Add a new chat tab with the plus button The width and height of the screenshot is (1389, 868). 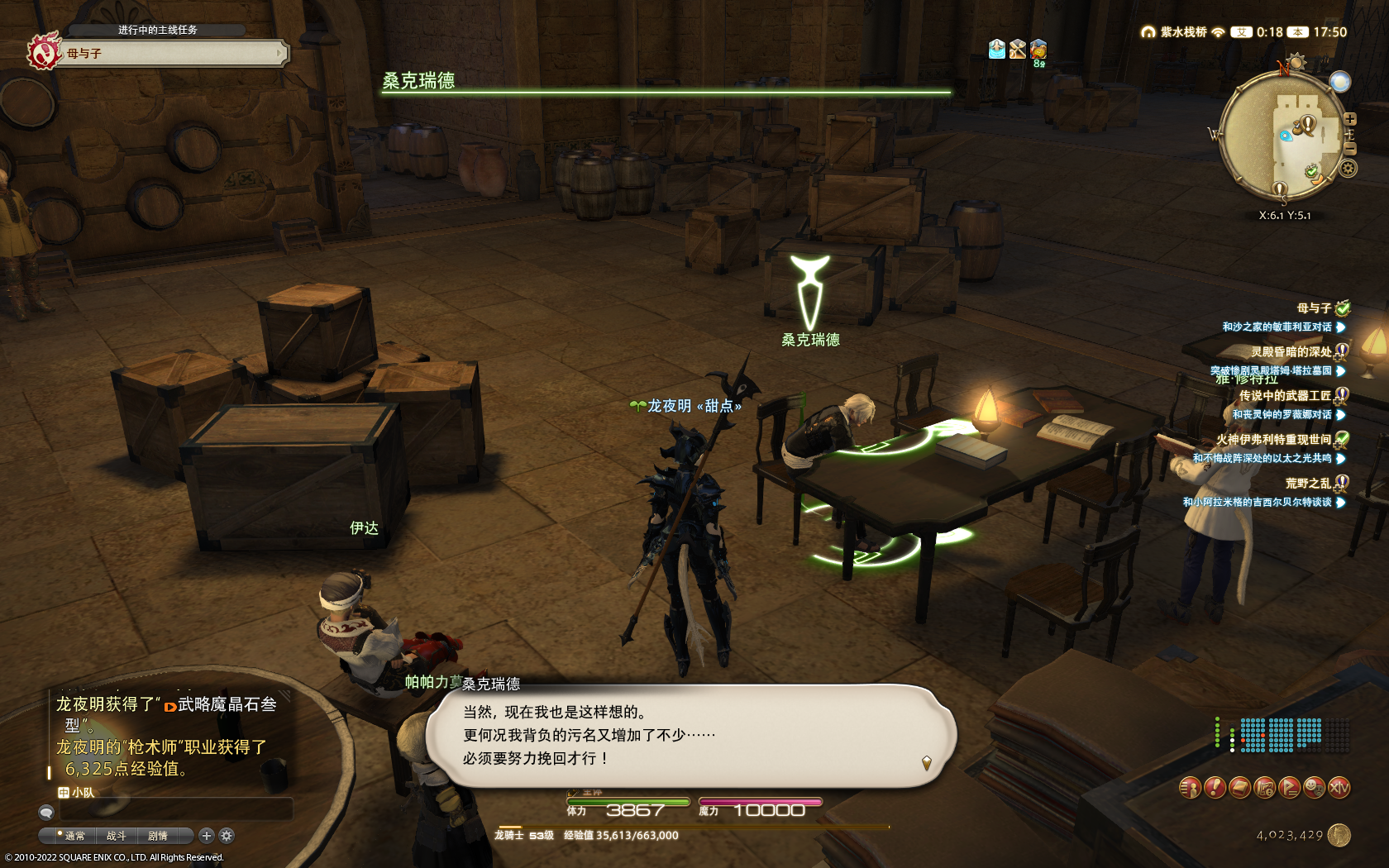207,836
